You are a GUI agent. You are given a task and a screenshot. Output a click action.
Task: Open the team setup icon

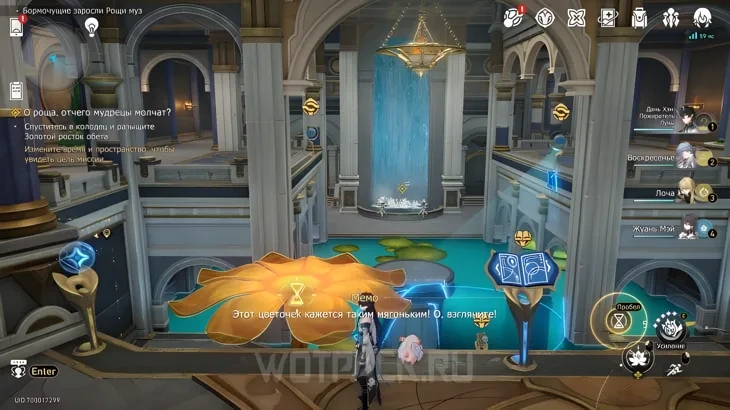pyautogui.click(x=670, y=17)
